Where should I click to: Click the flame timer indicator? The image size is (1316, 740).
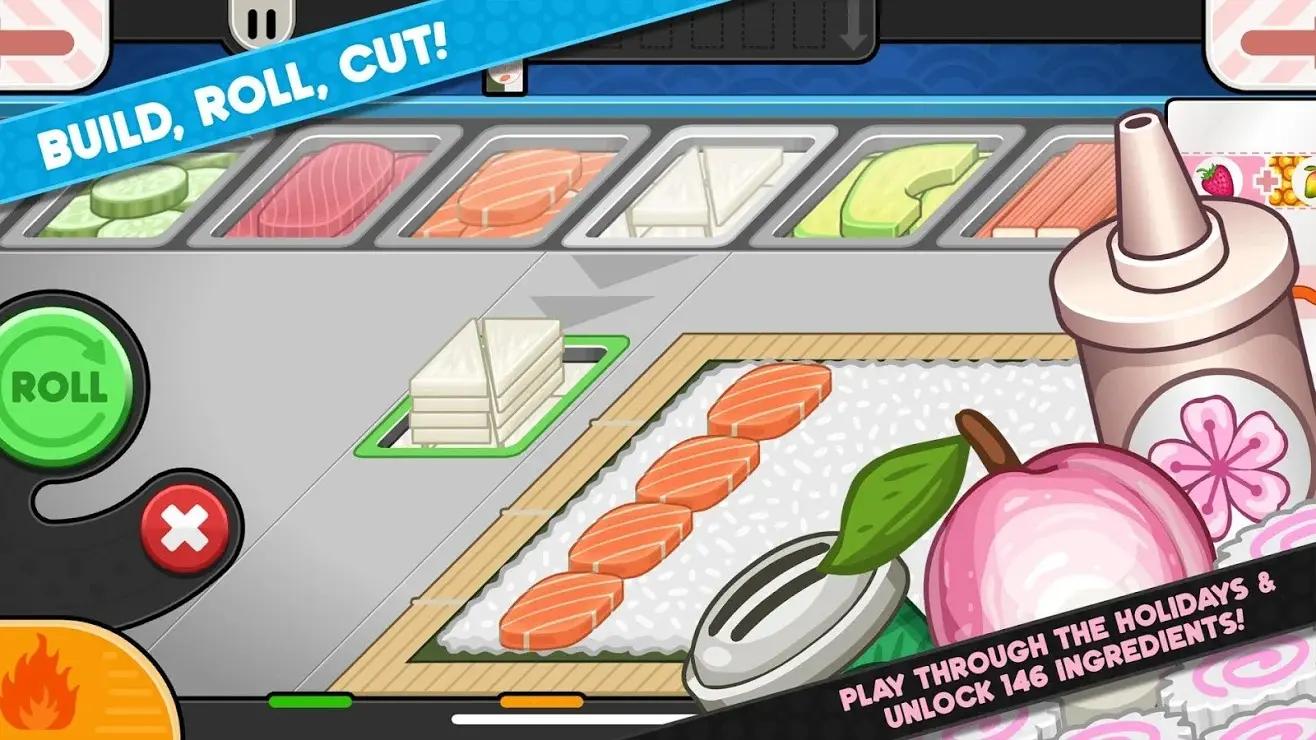click(45, 700)
